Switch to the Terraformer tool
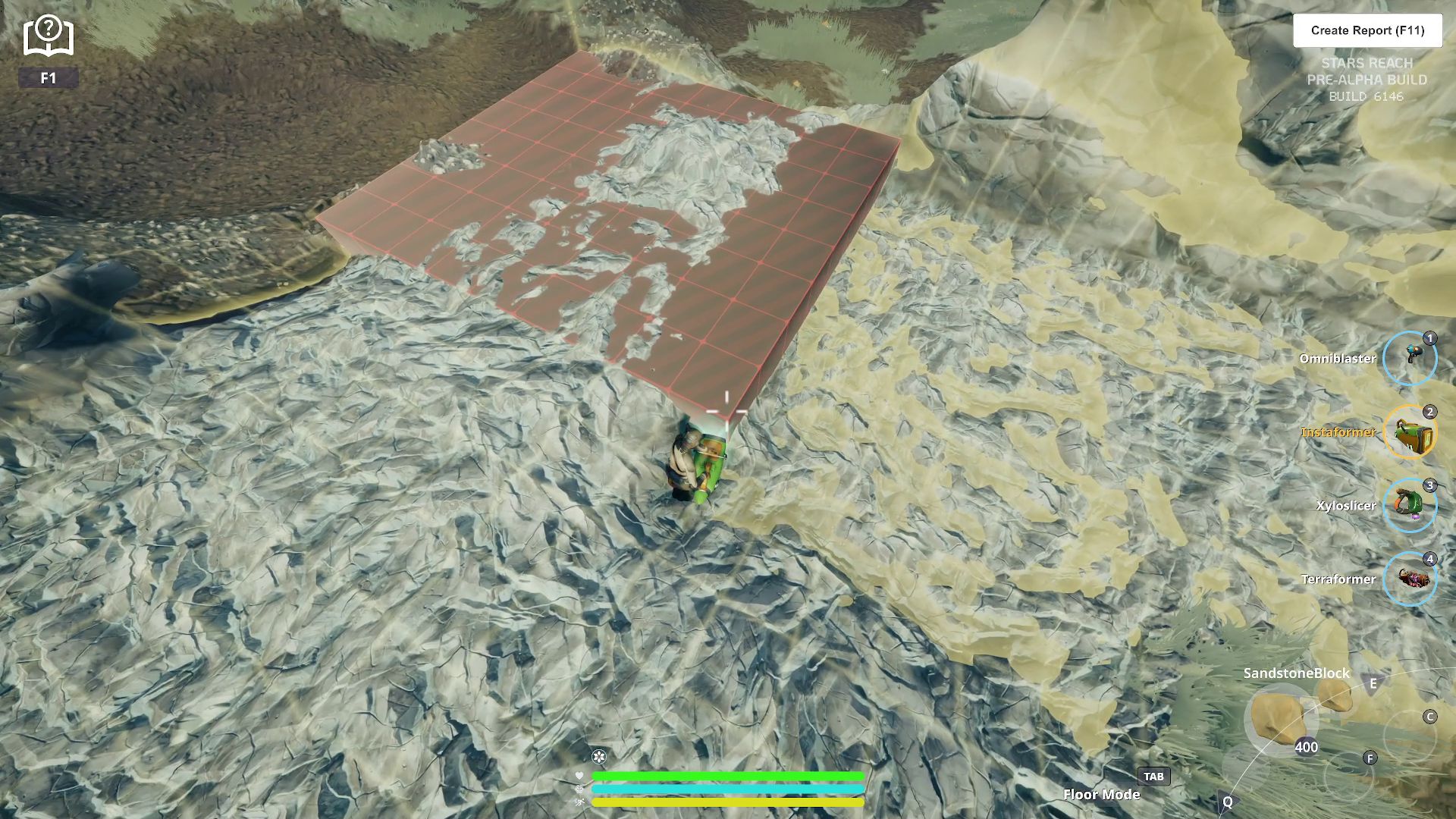Screen dimensions: 1456x819 pos(1410,579)
